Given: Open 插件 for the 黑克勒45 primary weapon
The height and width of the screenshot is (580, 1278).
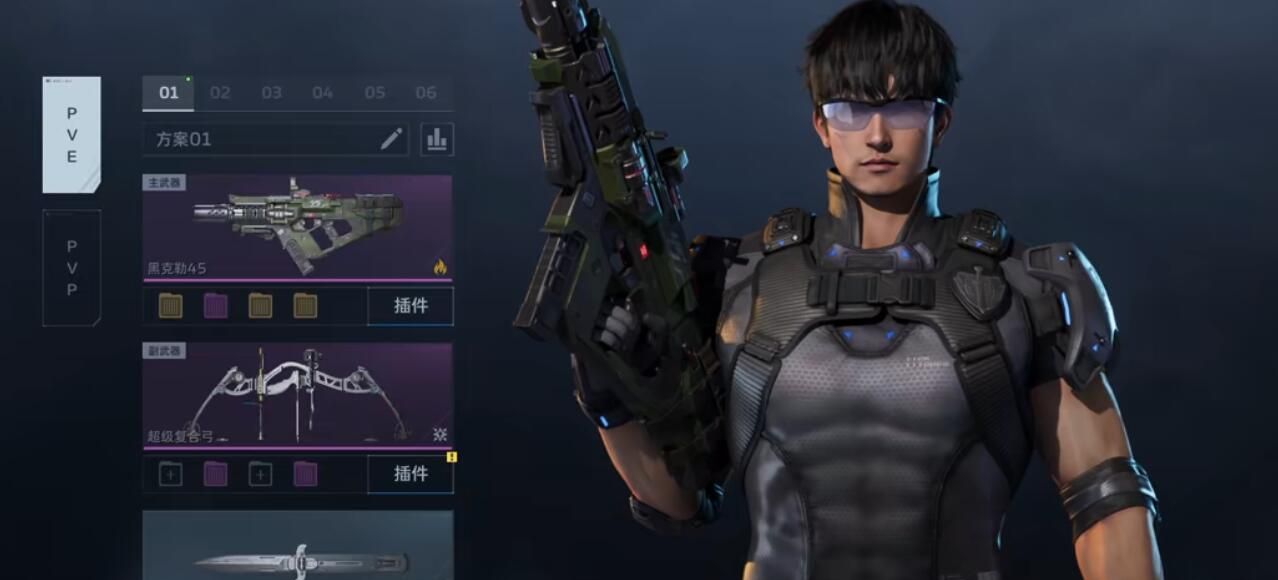Looking at the screenshot, I should click(x=410, y=306).
